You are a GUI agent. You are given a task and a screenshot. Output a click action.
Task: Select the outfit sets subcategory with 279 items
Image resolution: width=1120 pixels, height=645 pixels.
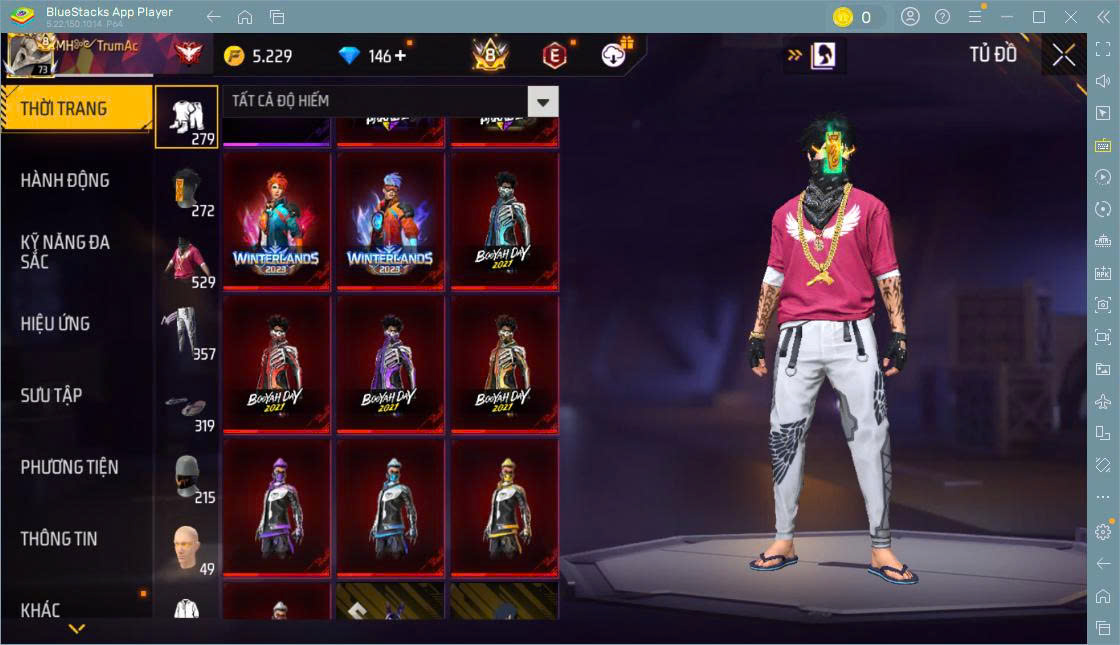point(186,117)
